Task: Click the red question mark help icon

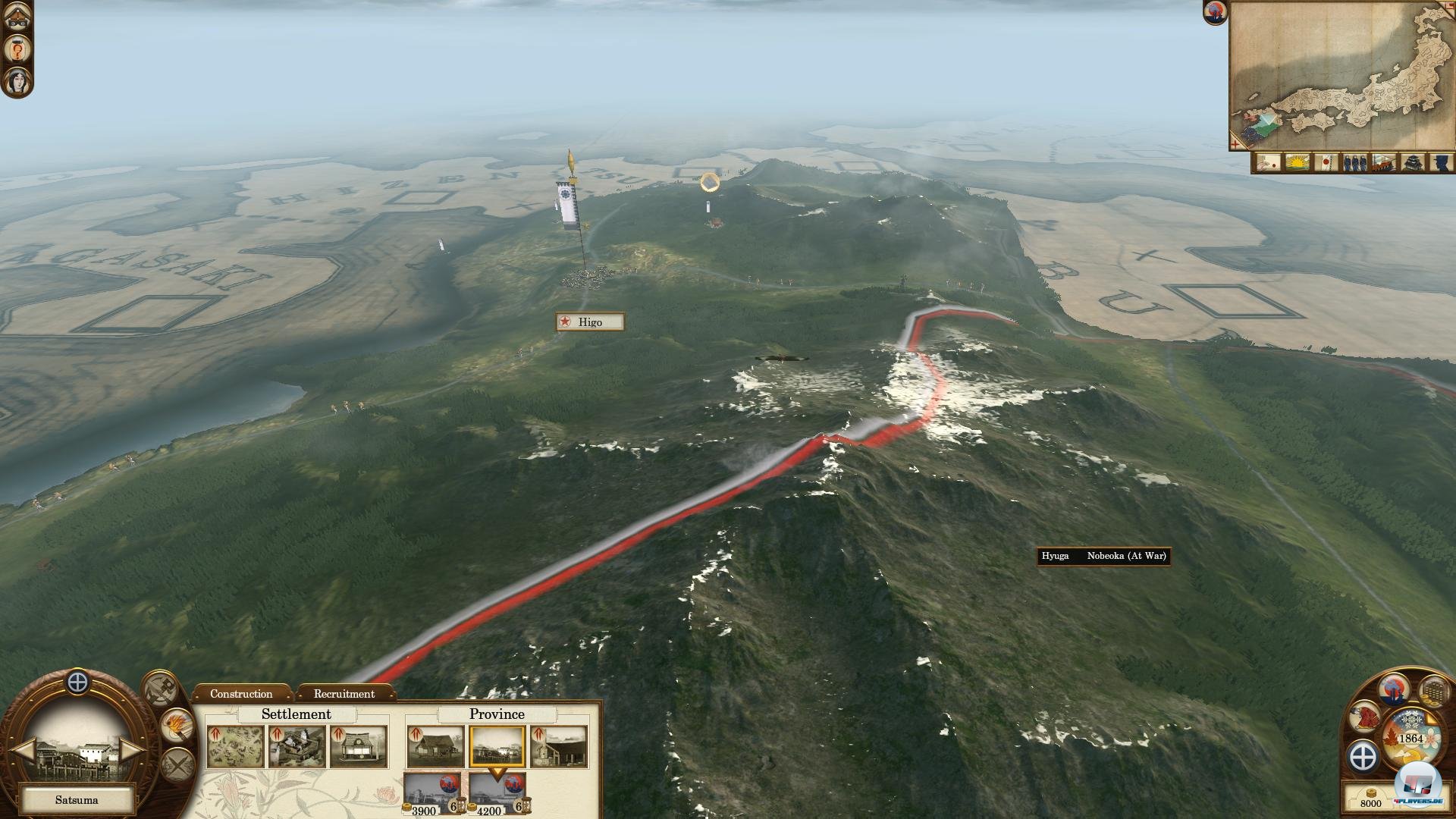Action: click(x=17, y=49)
